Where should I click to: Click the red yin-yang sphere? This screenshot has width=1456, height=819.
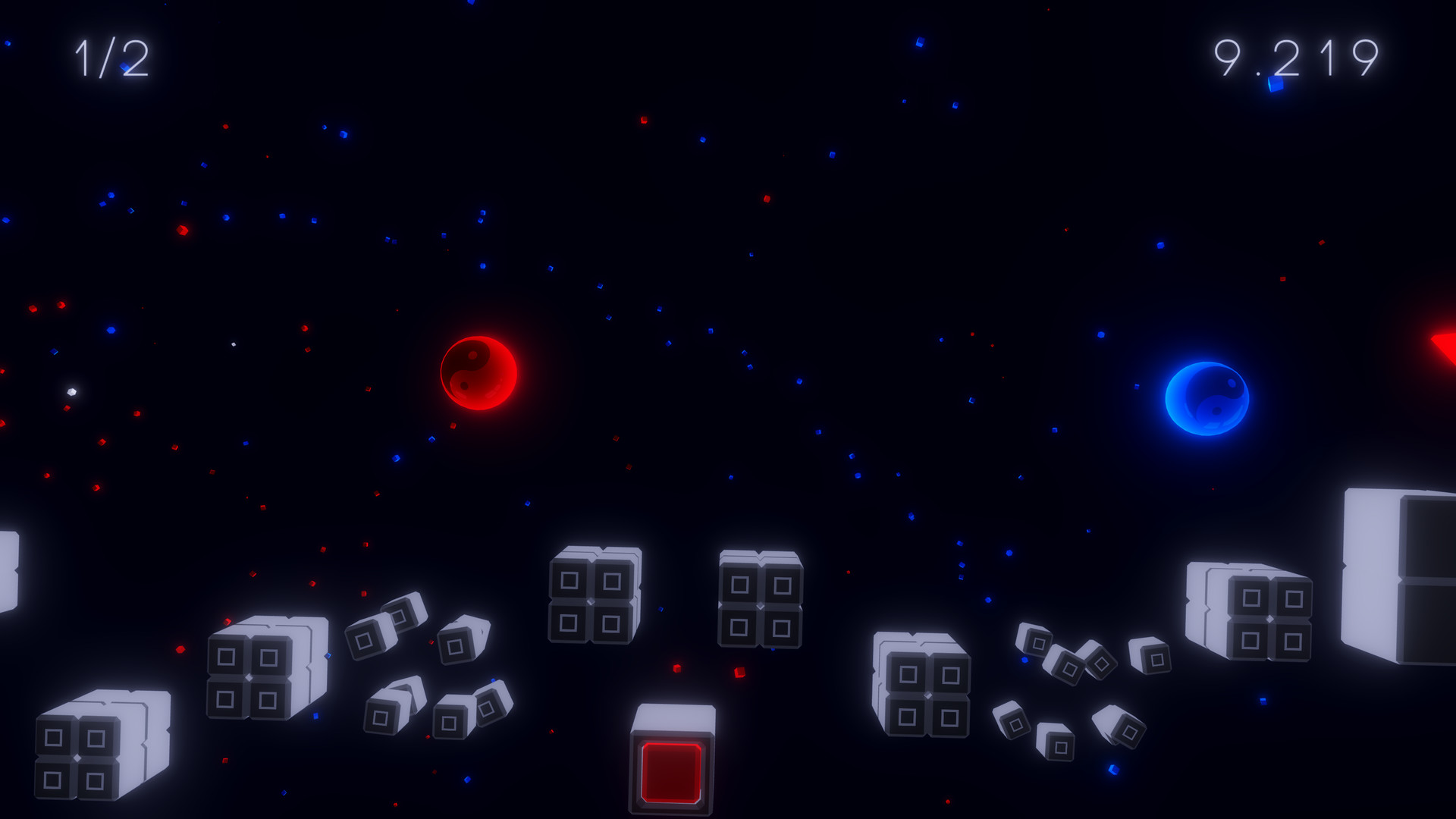click(x=478, y=373)
